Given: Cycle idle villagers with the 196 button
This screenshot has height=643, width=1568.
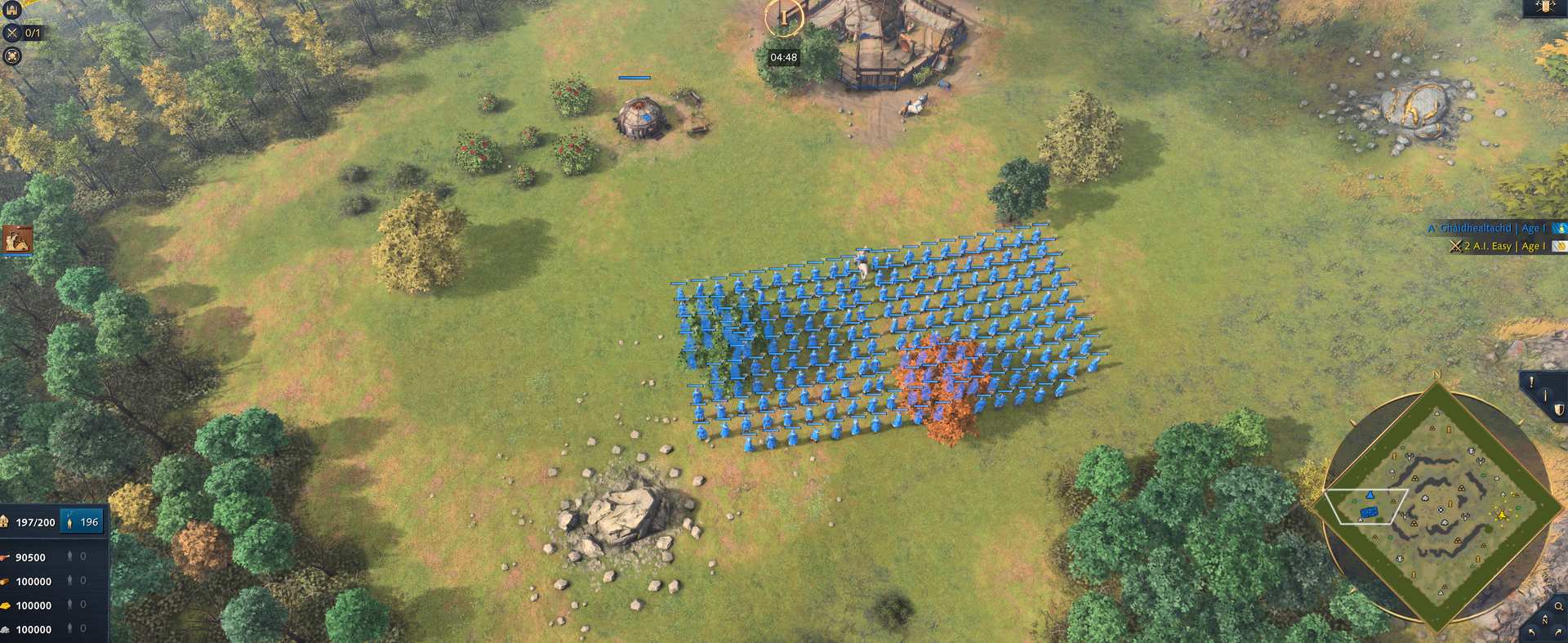Looking at the screenshot, I should coord(82,522).
